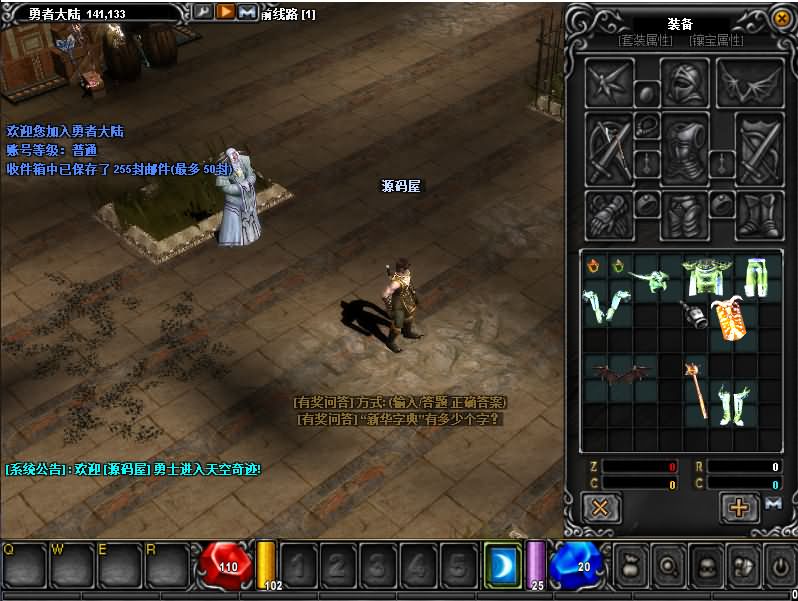798x601 pixels.
Task: Select the wings equipment slot
Action: coord(750,82)
